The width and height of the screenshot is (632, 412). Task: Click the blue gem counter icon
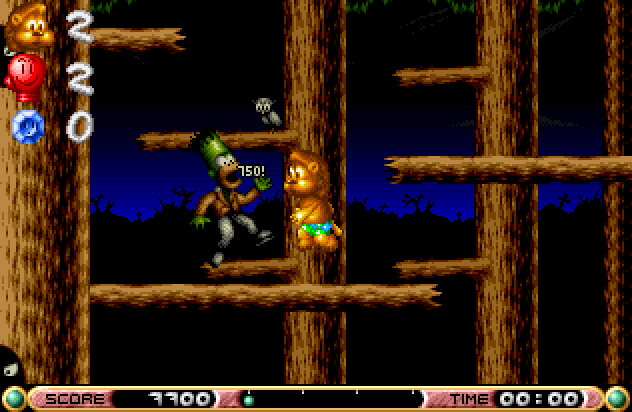(25, 127)
